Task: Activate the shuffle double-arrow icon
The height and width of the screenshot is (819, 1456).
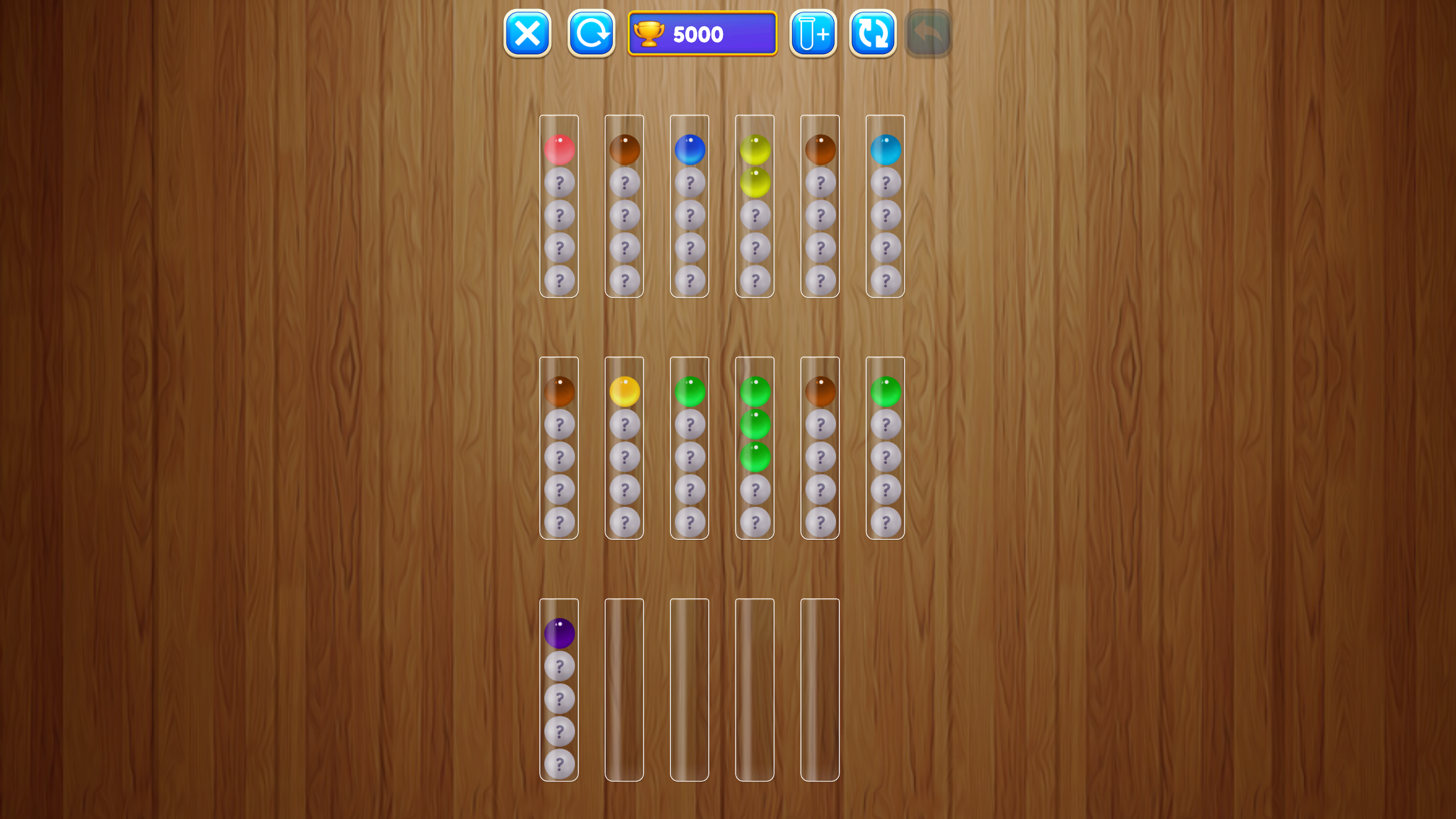Action: [x=873, y=34]
